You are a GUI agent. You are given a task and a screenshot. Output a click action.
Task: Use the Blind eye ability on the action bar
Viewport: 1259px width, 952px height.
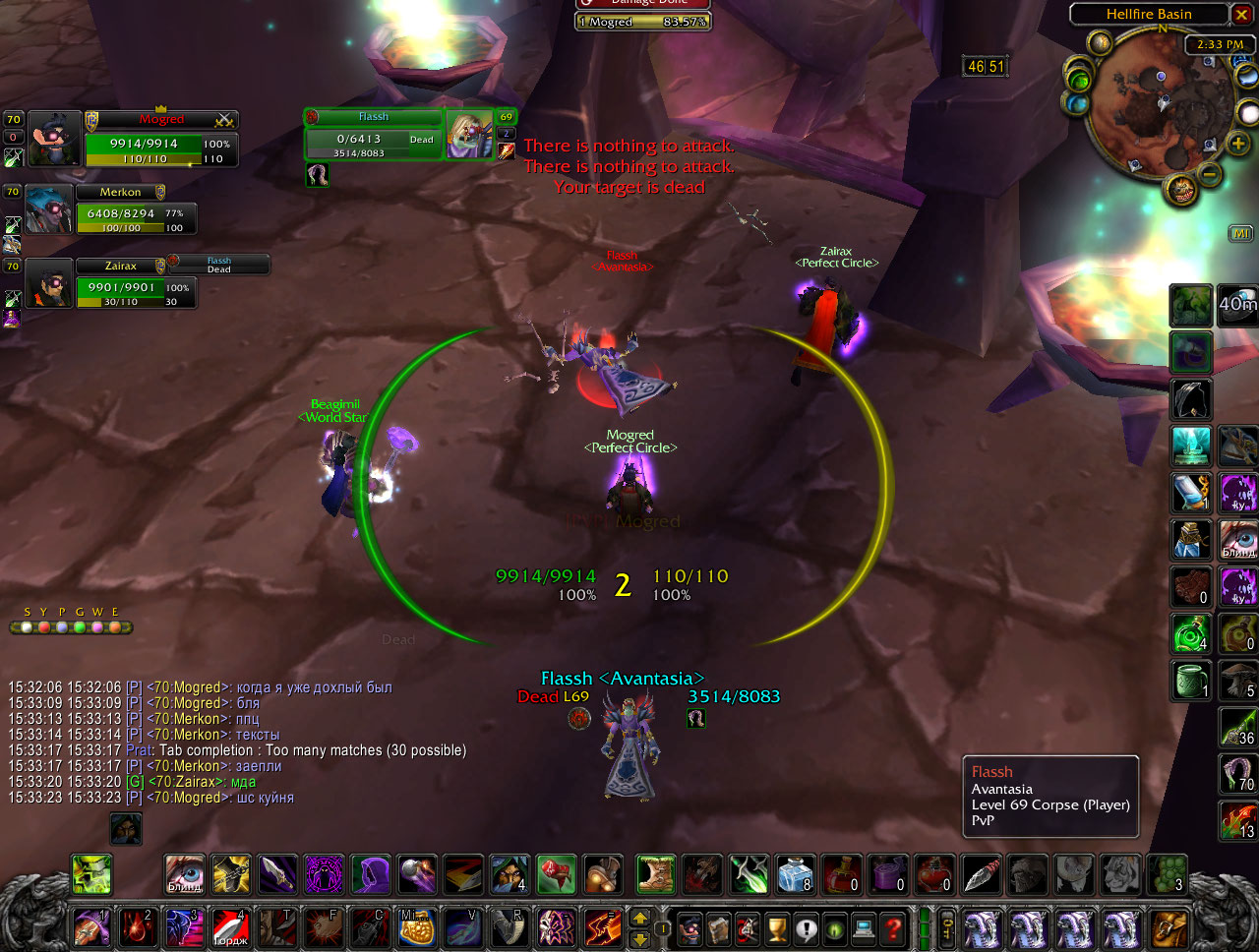(184, 874)
